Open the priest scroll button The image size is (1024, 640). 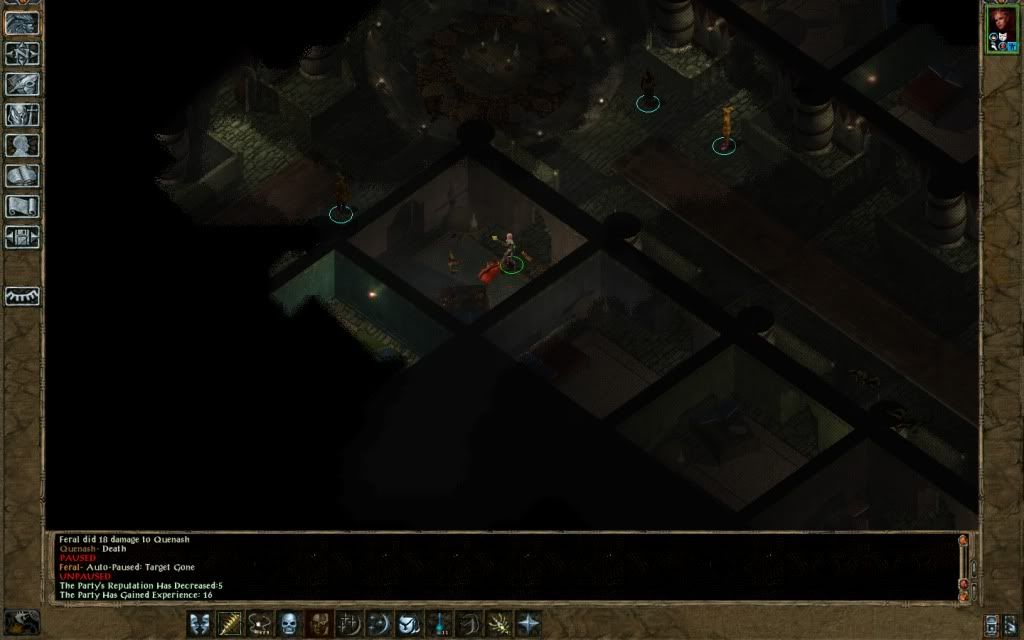pyautogui.click(x=22, y=207)
